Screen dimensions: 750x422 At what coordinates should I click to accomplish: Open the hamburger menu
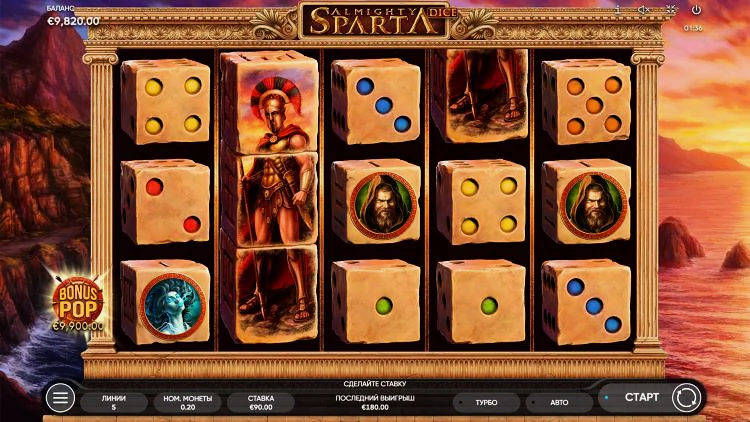point(61,398)
